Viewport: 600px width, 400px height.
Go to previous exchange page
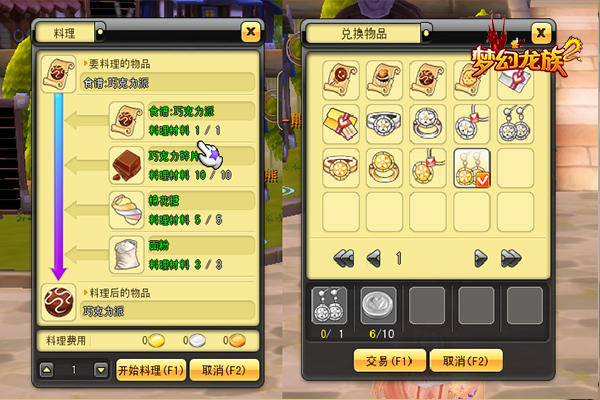[373, 258]
